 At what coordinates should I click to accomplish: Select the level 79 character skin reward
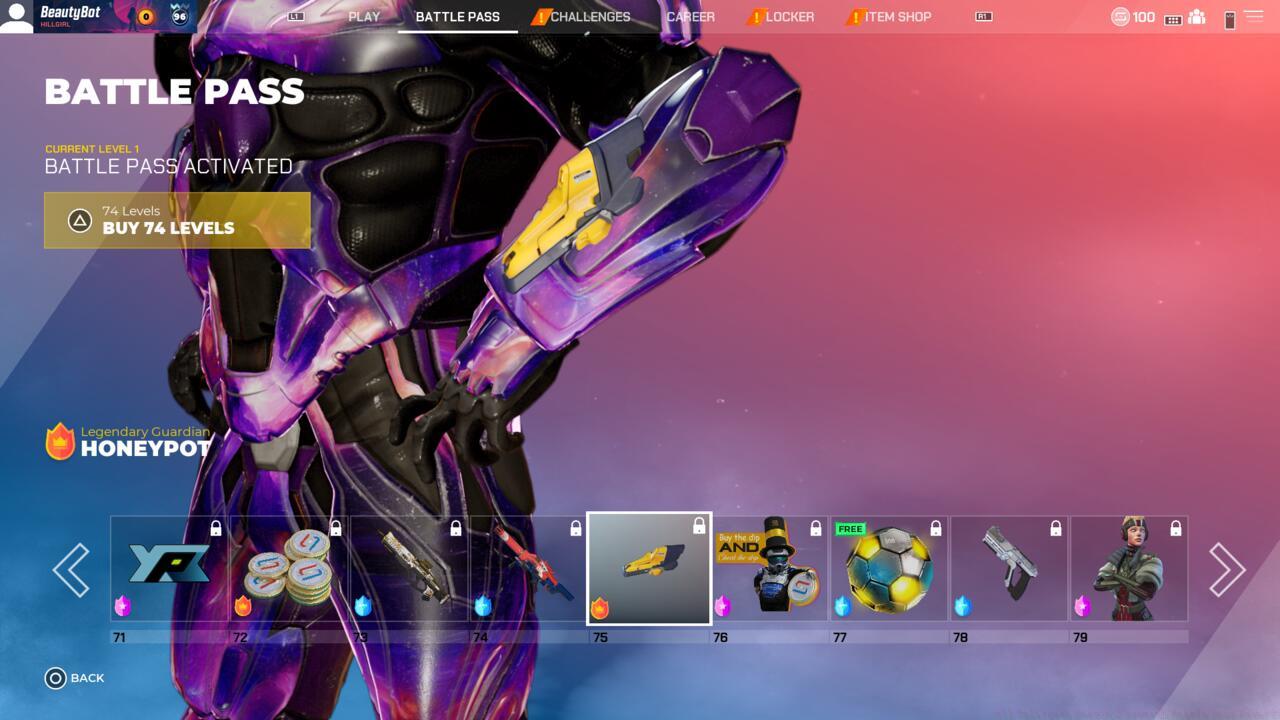tap(1129, 569)
